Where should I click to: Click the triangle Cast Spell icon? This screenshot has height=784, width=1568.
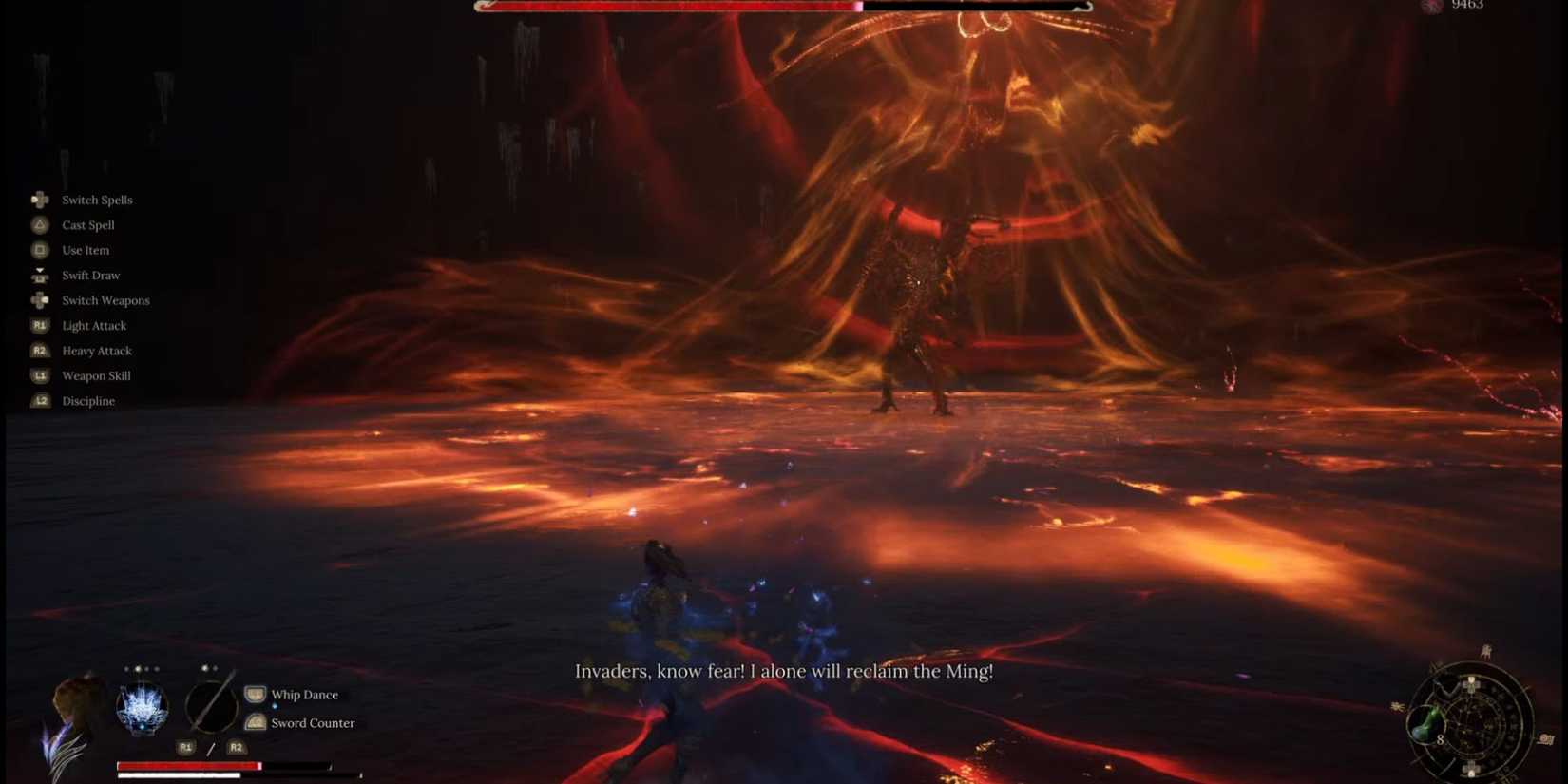click(x=39, y=224)
